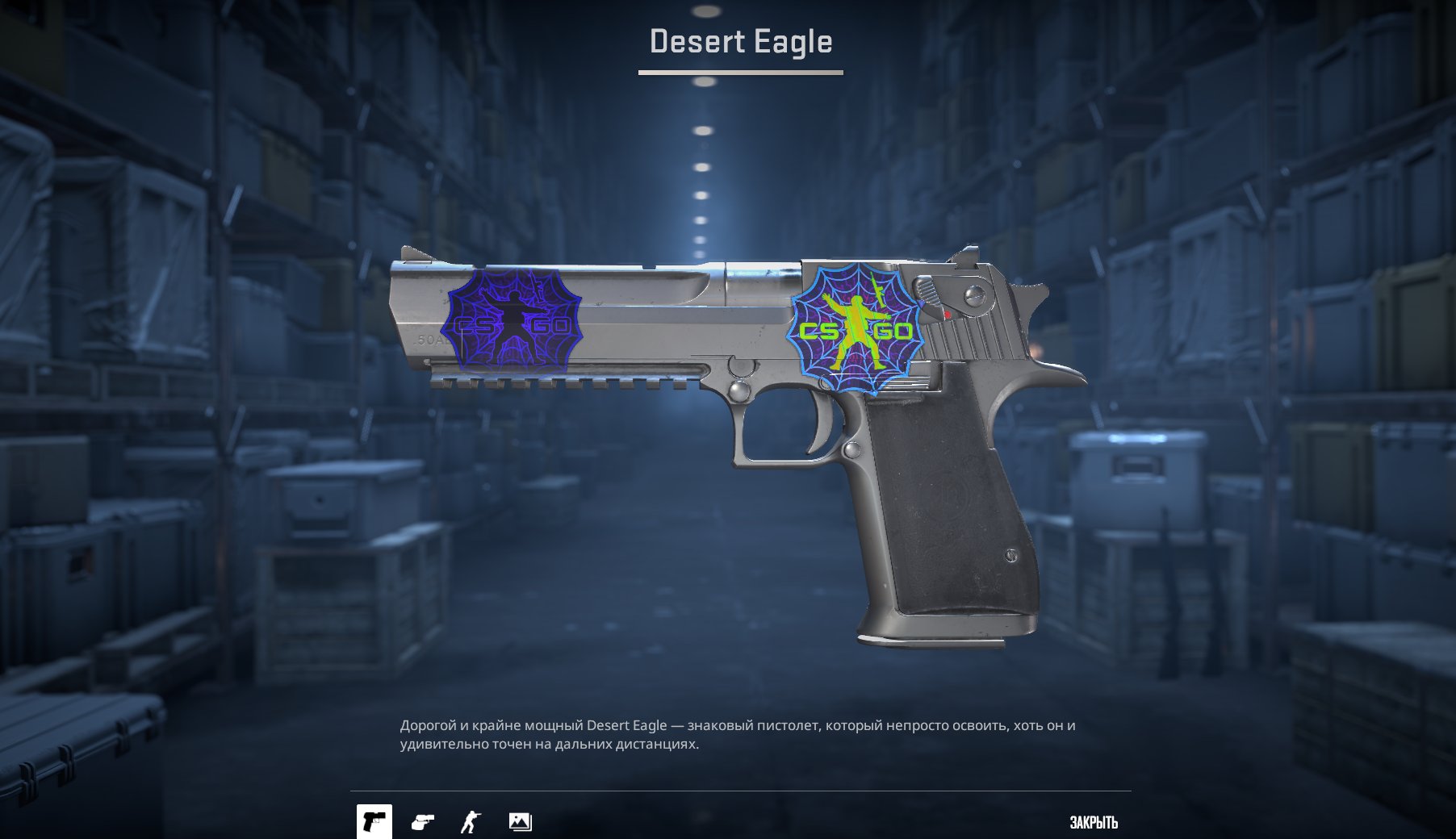Image resolution: width=1456 pixels, height=839 pixels.
Task: Click the Desert Eagle title text
Action: [x=739, y=42]
